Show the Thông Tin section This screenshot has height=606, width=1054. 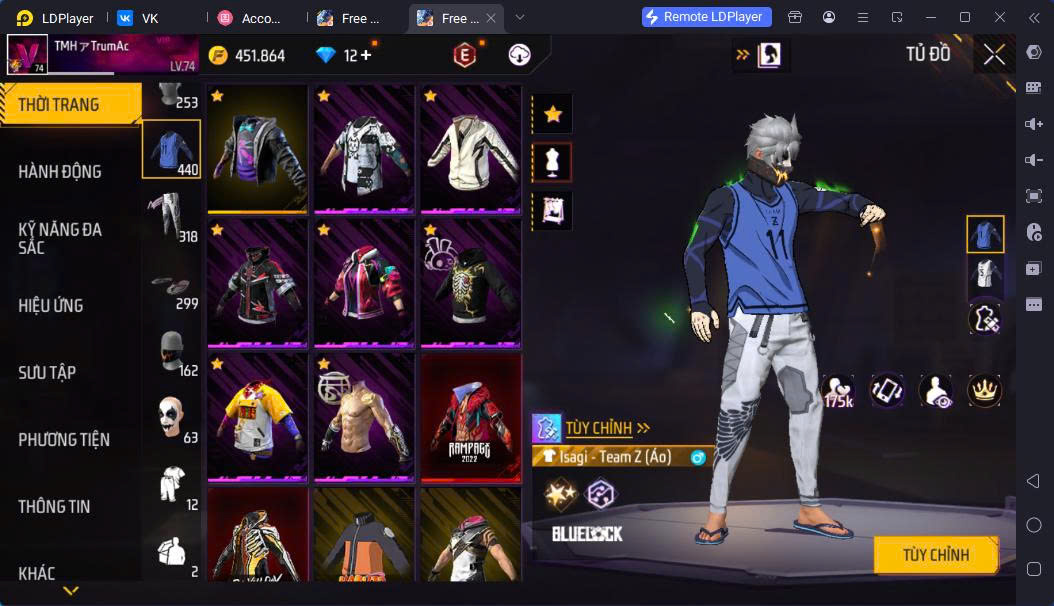(x=54, y=507)
